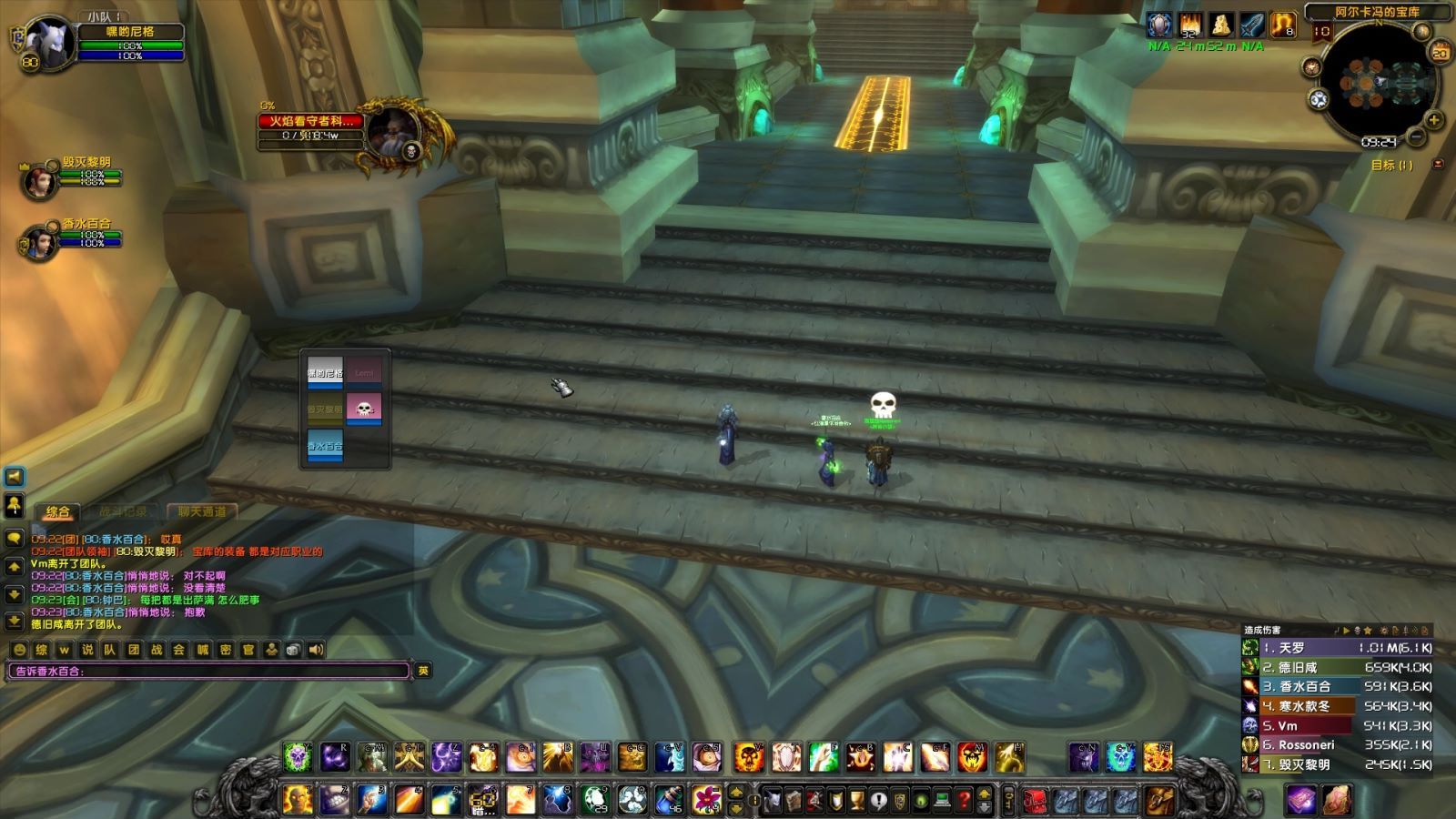Open the red backpack bag slot
Image resolution: width=1456 pixels, height=819 pixels.
click(x=1036, y=801)
